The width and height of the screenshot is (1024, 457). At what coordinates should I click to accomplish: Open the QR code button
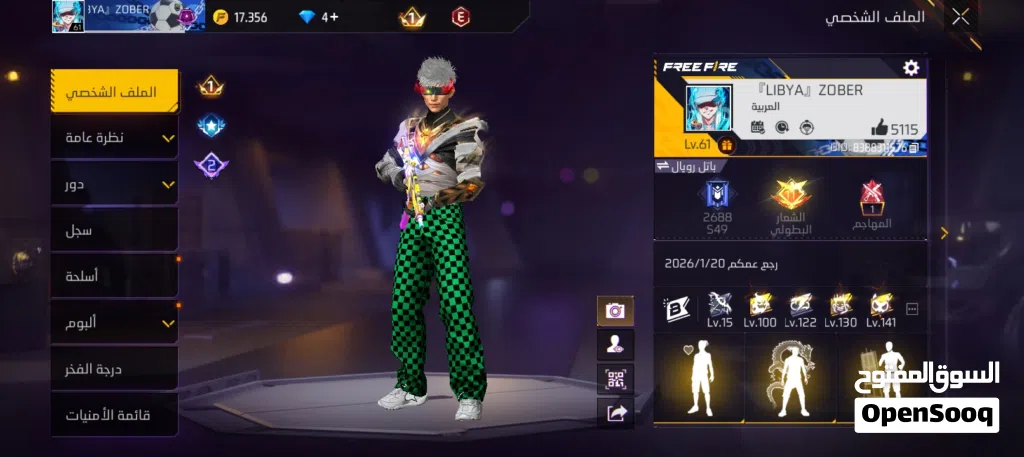(x=615, y=379)
